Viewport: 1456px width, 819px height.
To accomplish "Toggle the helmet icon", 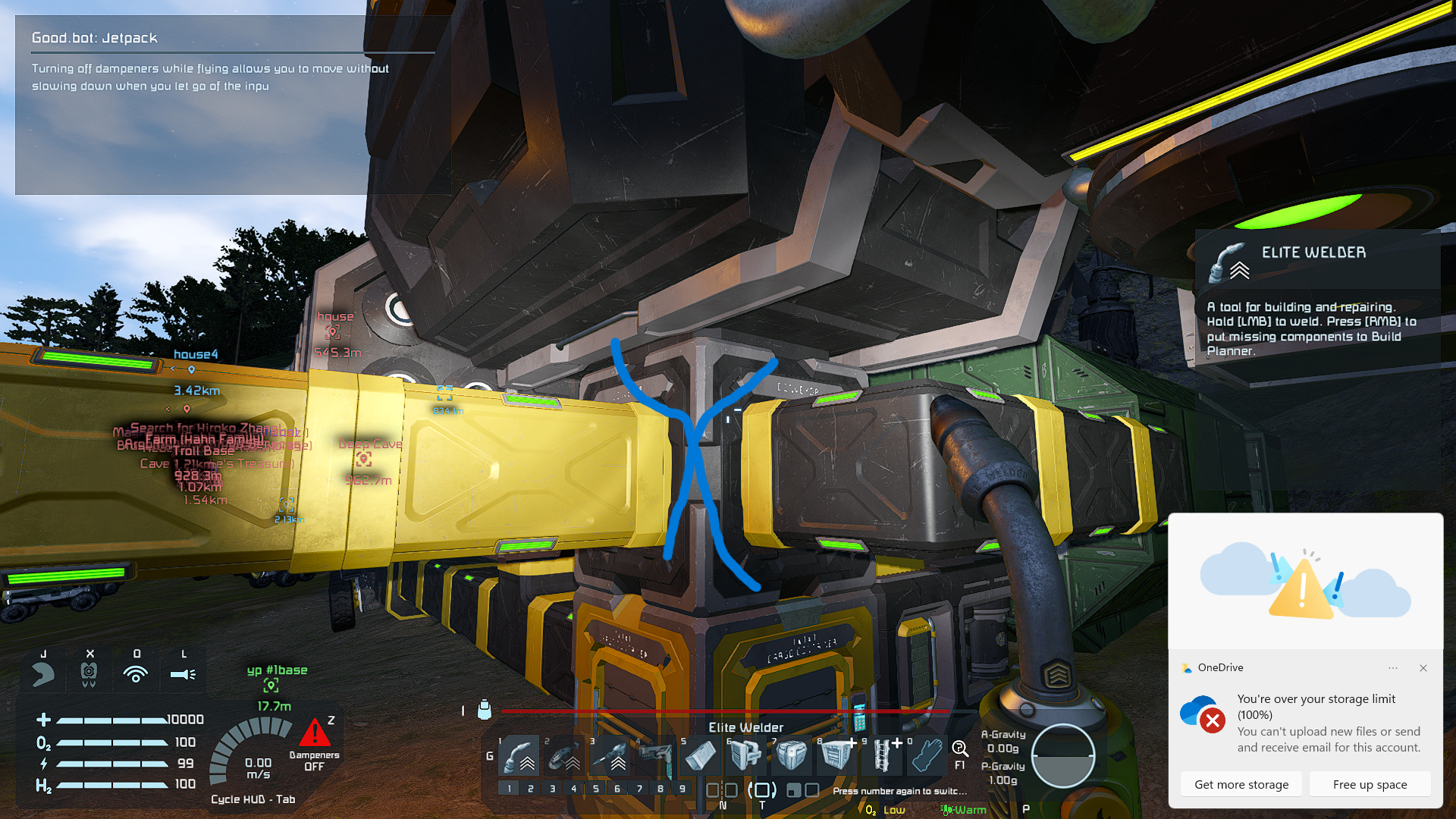I will 89,673.
